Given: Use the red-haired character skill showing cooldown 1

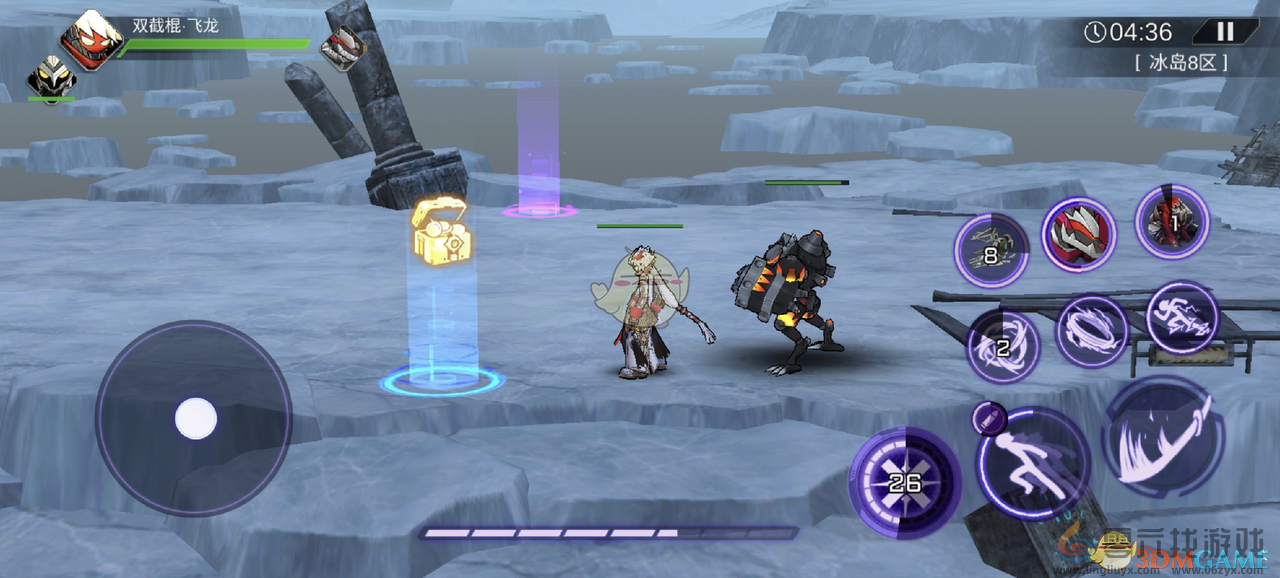Looking at the screenshot, I should pos(1171,222).
